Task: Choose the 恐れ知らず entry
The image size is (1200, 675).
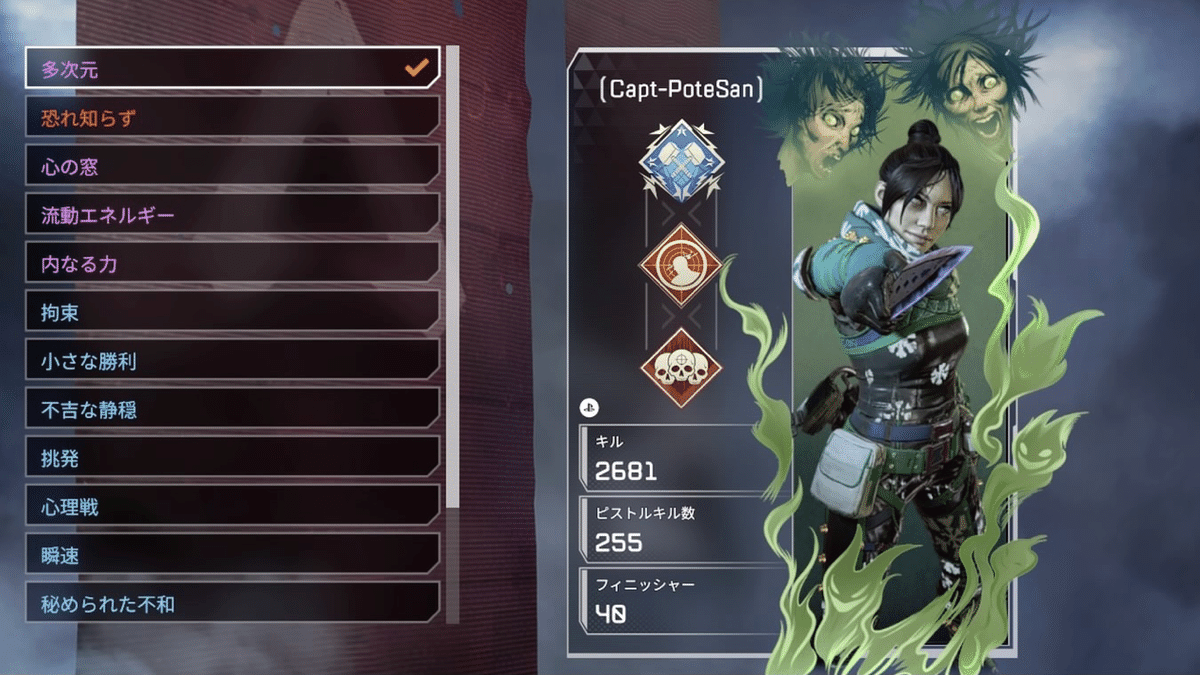Action: (232, 118)
